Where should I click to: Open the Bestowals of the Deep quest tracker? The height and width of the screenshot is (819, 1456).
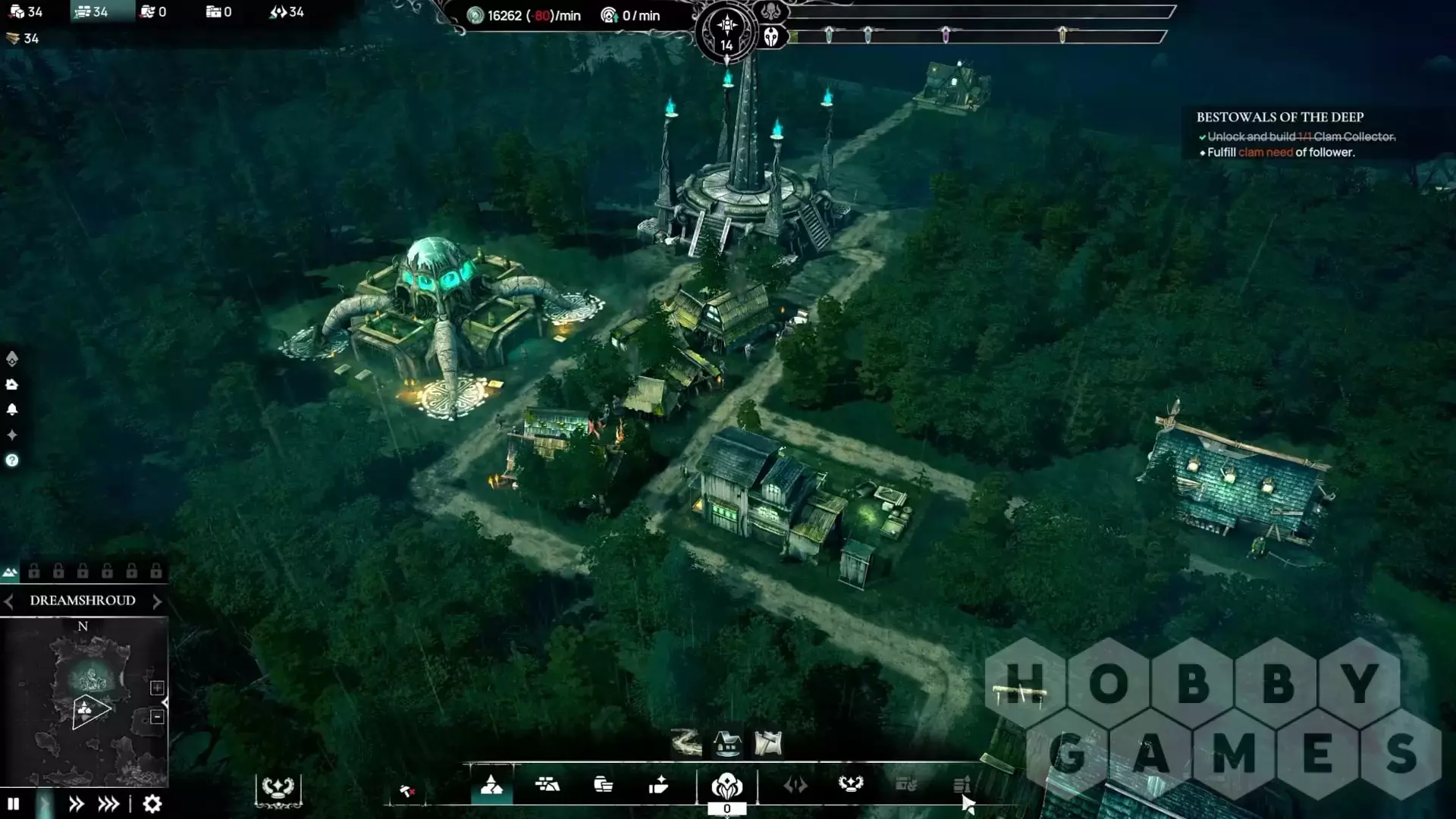[1280, 117]
